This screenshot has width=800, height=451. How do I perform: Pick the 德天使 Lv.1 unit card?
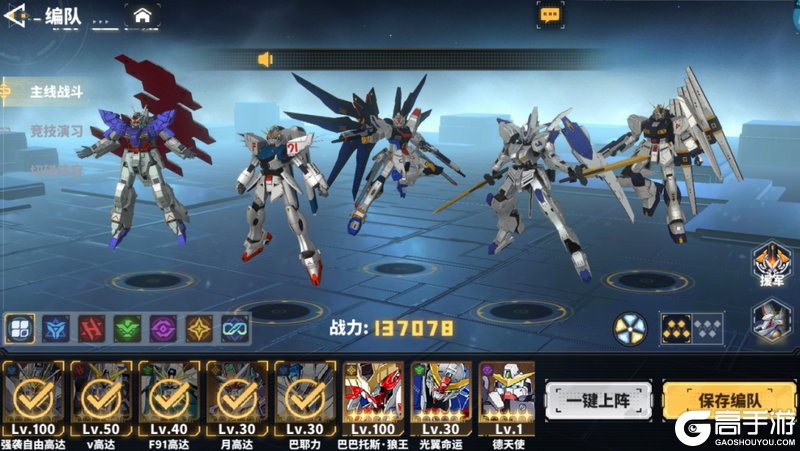(507, 397)
